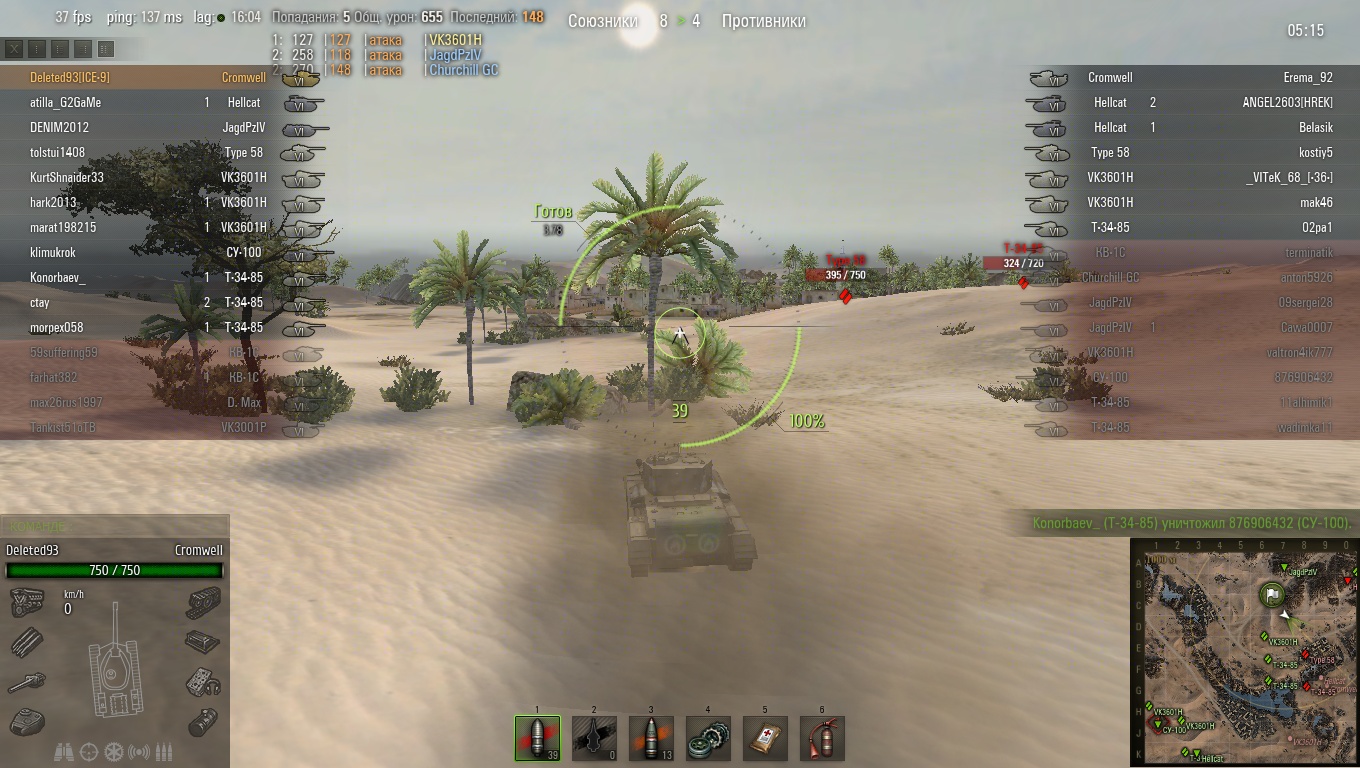Open the team chat input field
Image resolution: width=1360 pixels, height=768 pixels.
[115, 526]
